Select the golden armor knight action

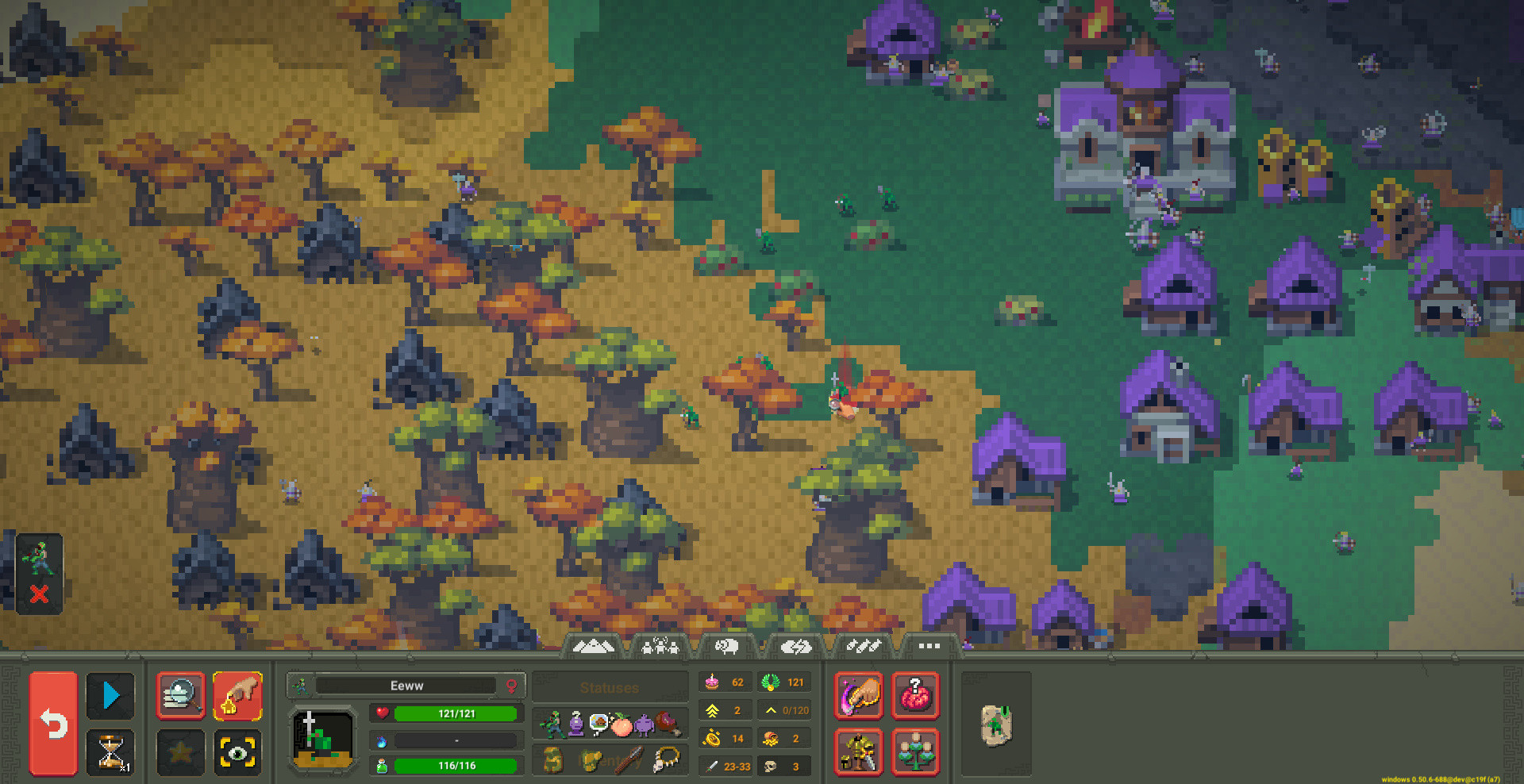click(x=858, y=754)
